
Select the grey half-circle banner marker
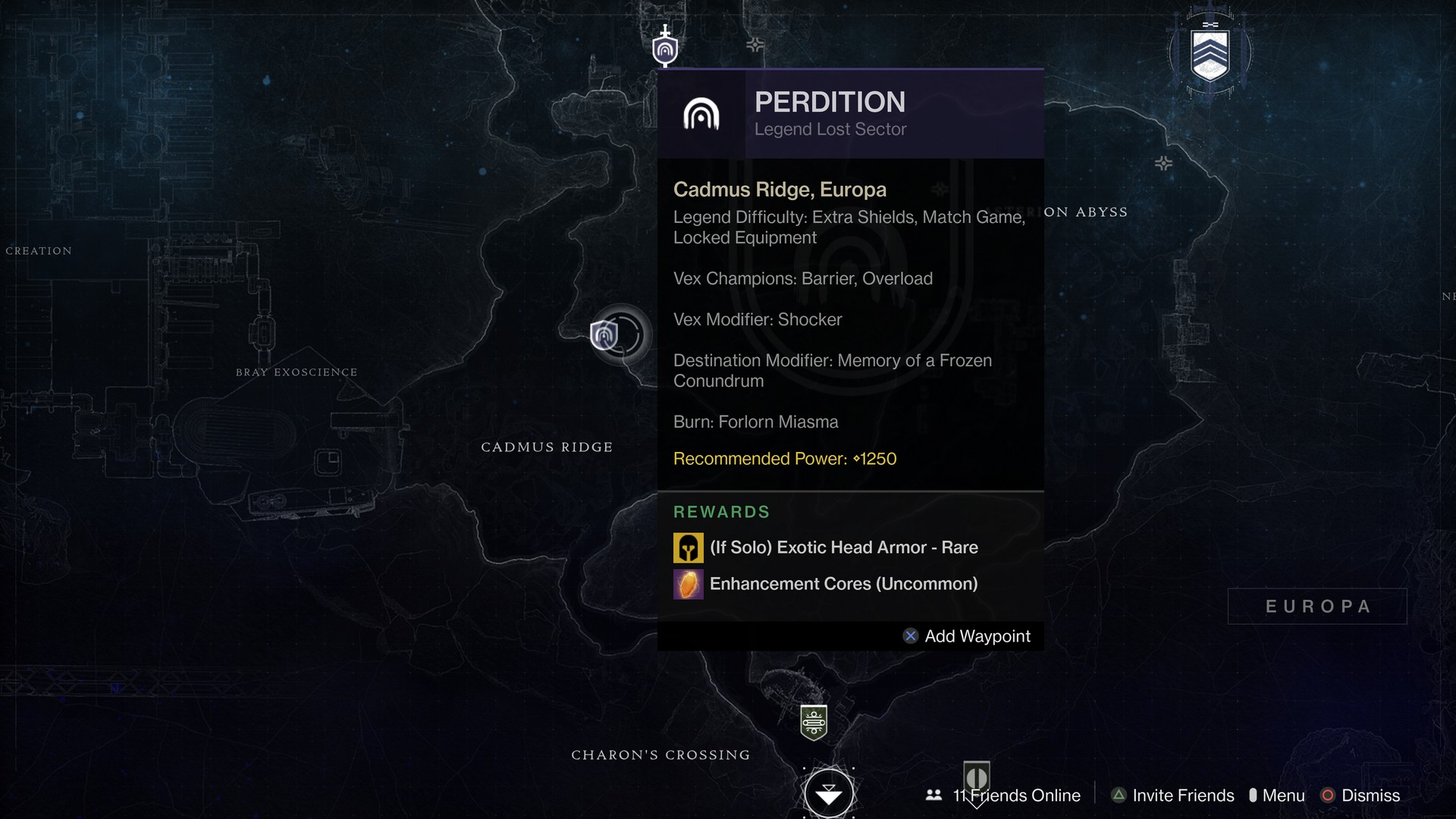click(977, 777)
